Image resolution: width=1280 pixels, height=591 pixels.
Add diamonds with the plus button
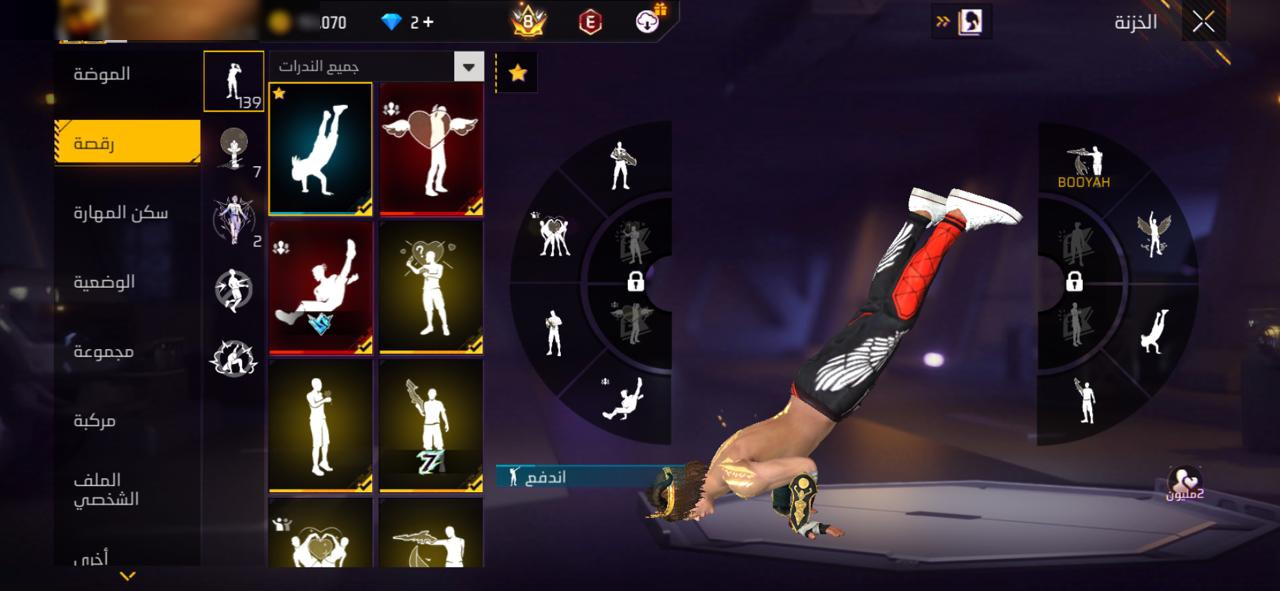click(x=428, y=21)
